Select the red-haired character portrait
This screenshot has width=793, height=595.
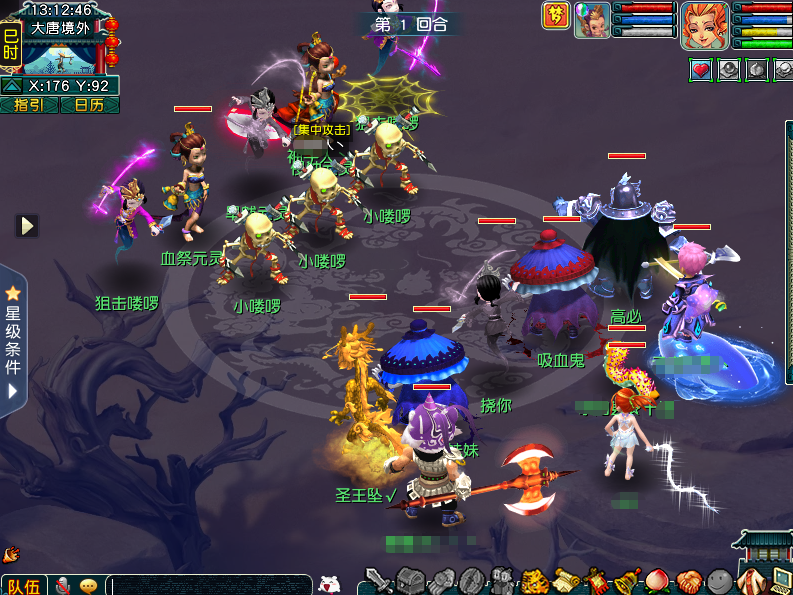(x=704, y=24)
